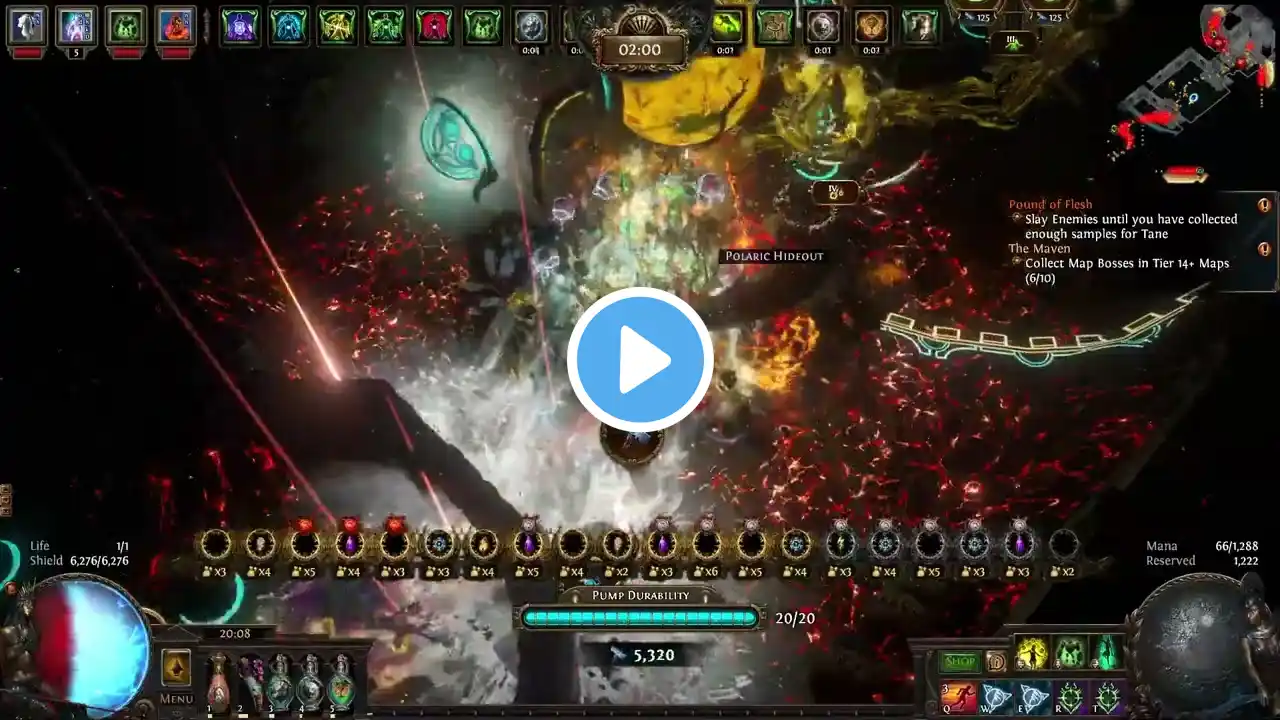Select the green crest skill on T
The image size is (1280, 720).
point(1107,697)
